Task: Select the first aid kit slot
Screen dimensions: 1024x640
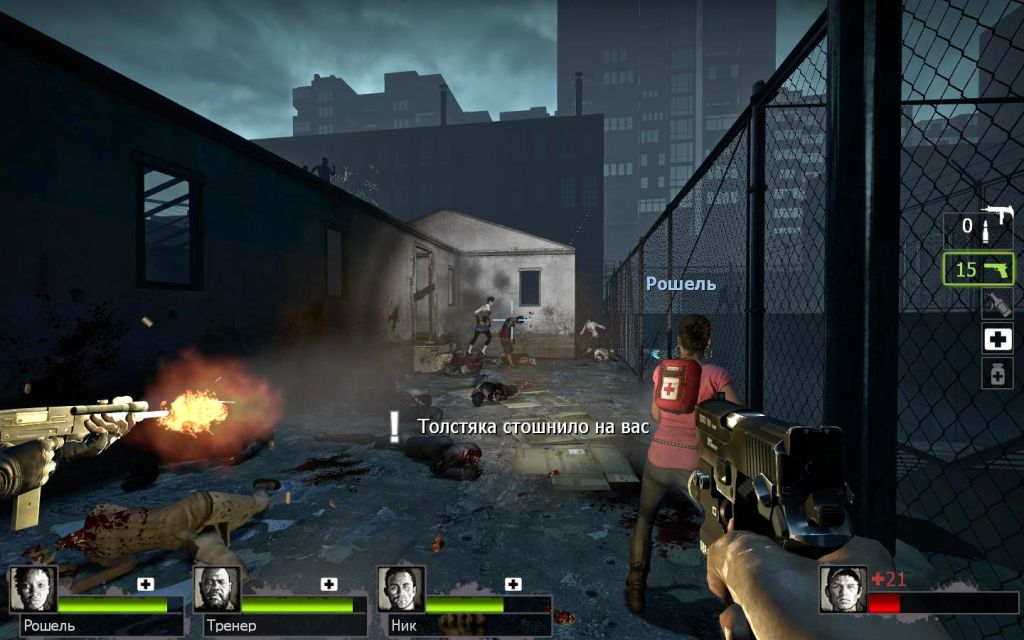Action: [x=996, y=338]
